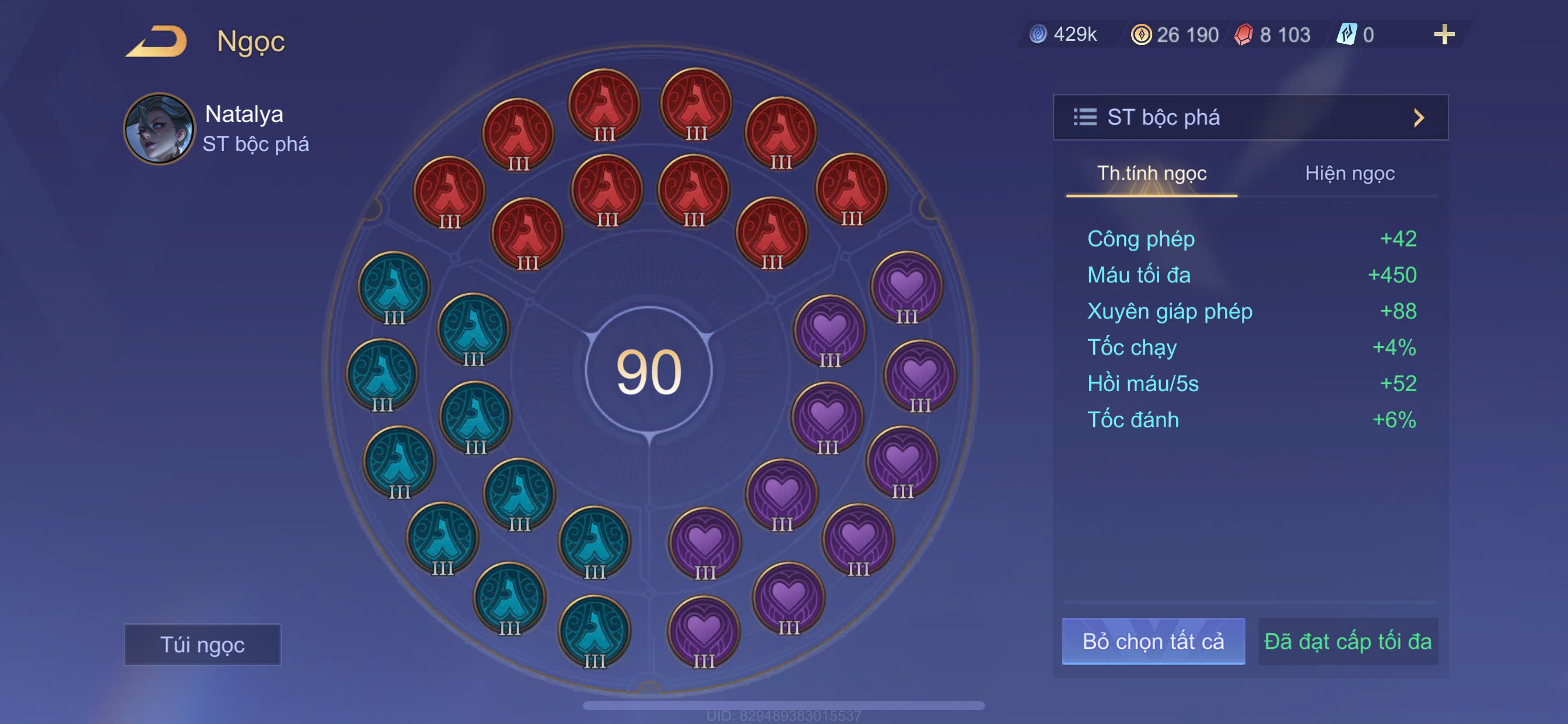Open the ST bộc phá preset dropdown
The image size is (1568, 724).
click(1250, 117)
